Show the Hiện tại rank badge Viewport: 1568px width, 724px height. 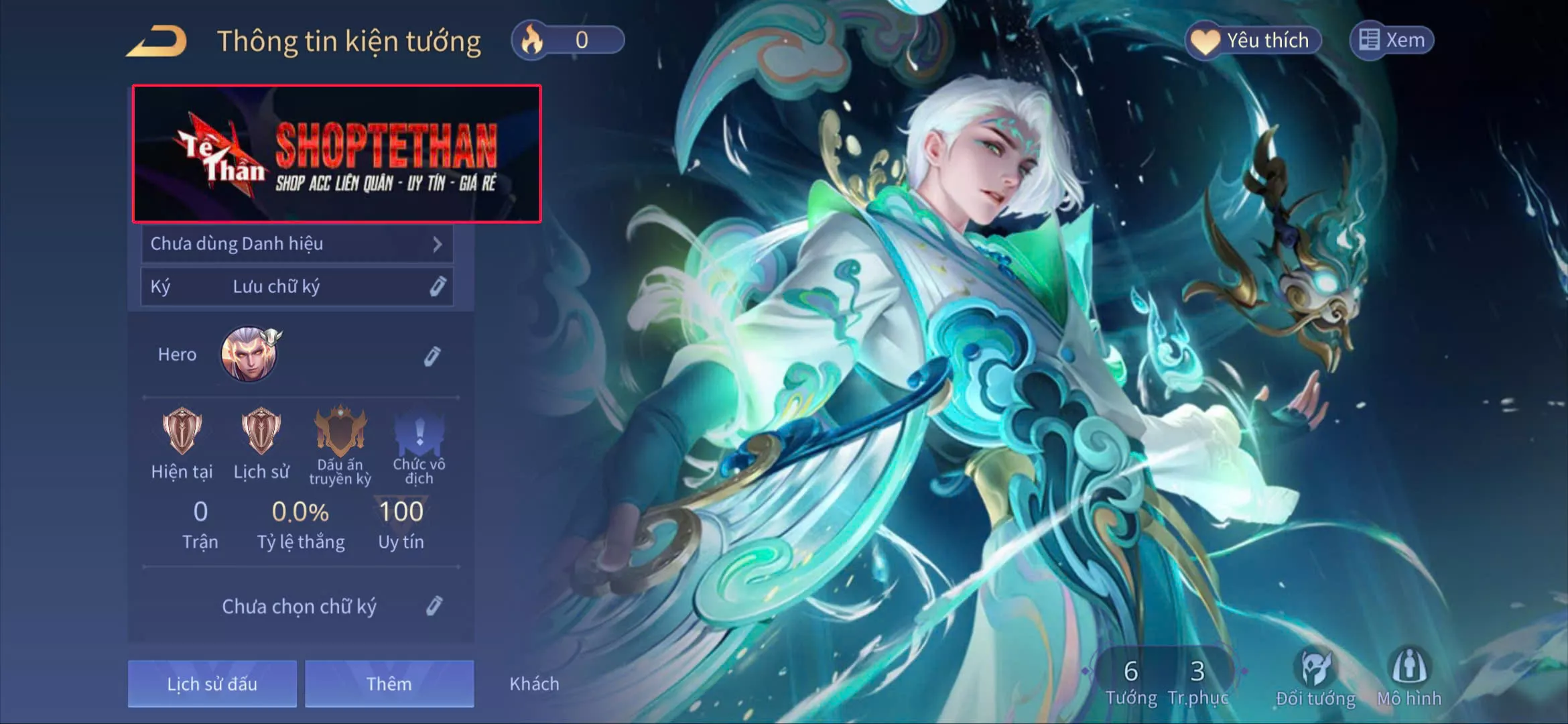pos(182,432)
